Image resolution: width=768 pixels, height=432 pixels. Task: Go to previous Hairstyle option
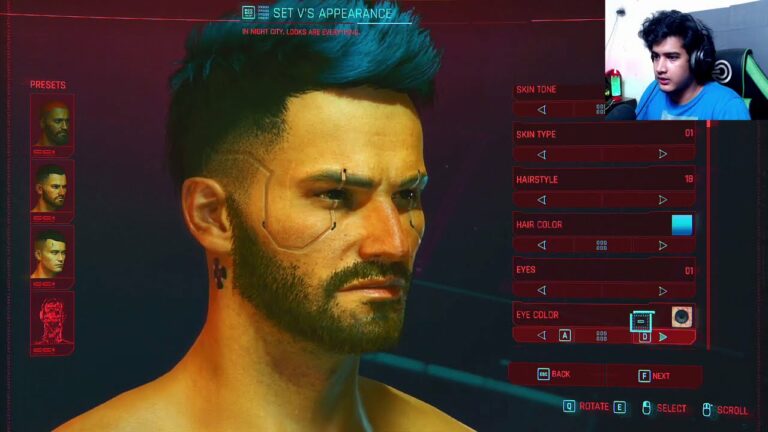pyautogui.click(x=542, y=199)
